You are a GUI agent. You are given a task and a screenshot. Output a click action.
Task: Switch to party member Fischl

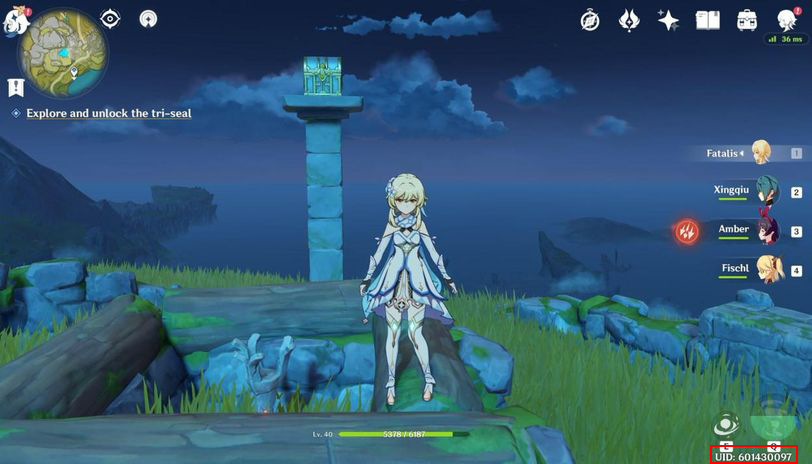click(766, 269)
